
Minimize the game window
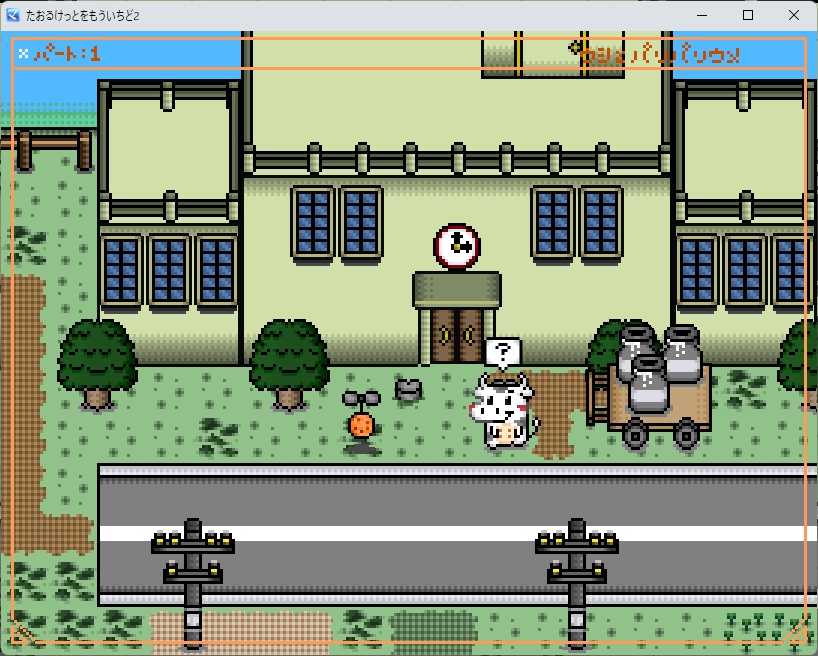[x=701, y=15]
